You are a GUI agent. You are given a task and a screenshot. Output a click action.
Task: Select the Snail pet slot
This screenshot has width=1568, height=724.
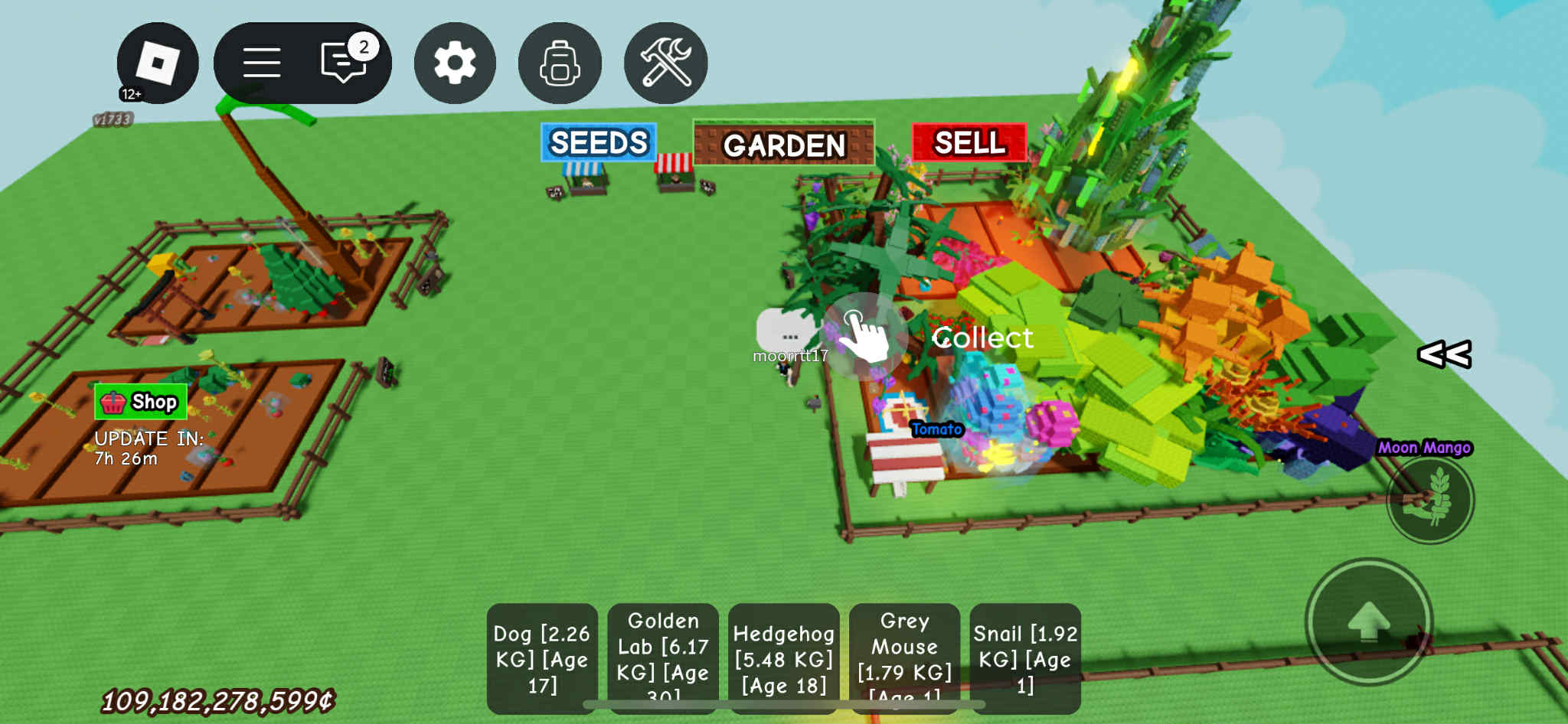pos(1025,658)
